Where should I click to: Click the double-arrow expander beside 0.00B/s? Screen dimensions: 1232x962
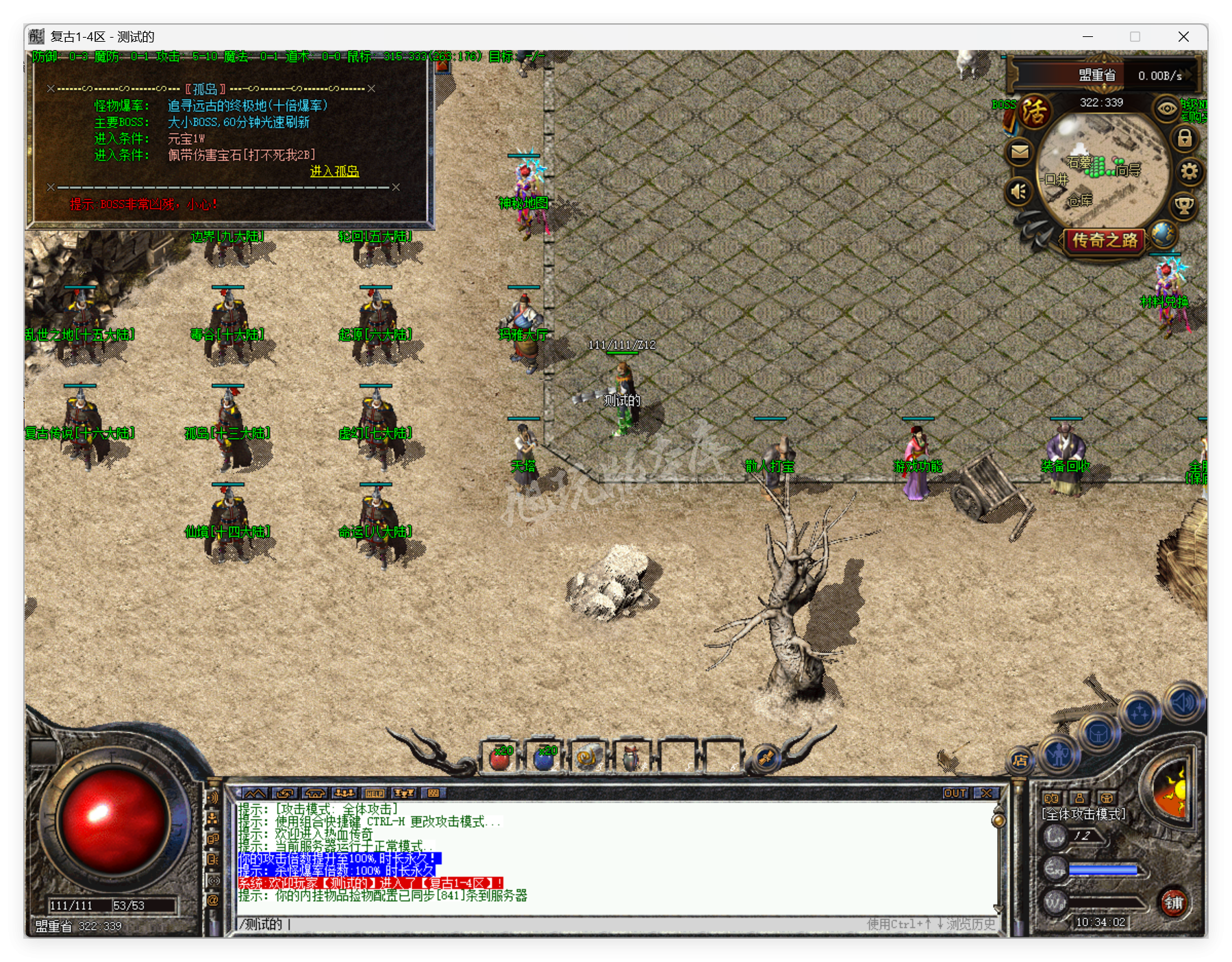point(1188,75)
